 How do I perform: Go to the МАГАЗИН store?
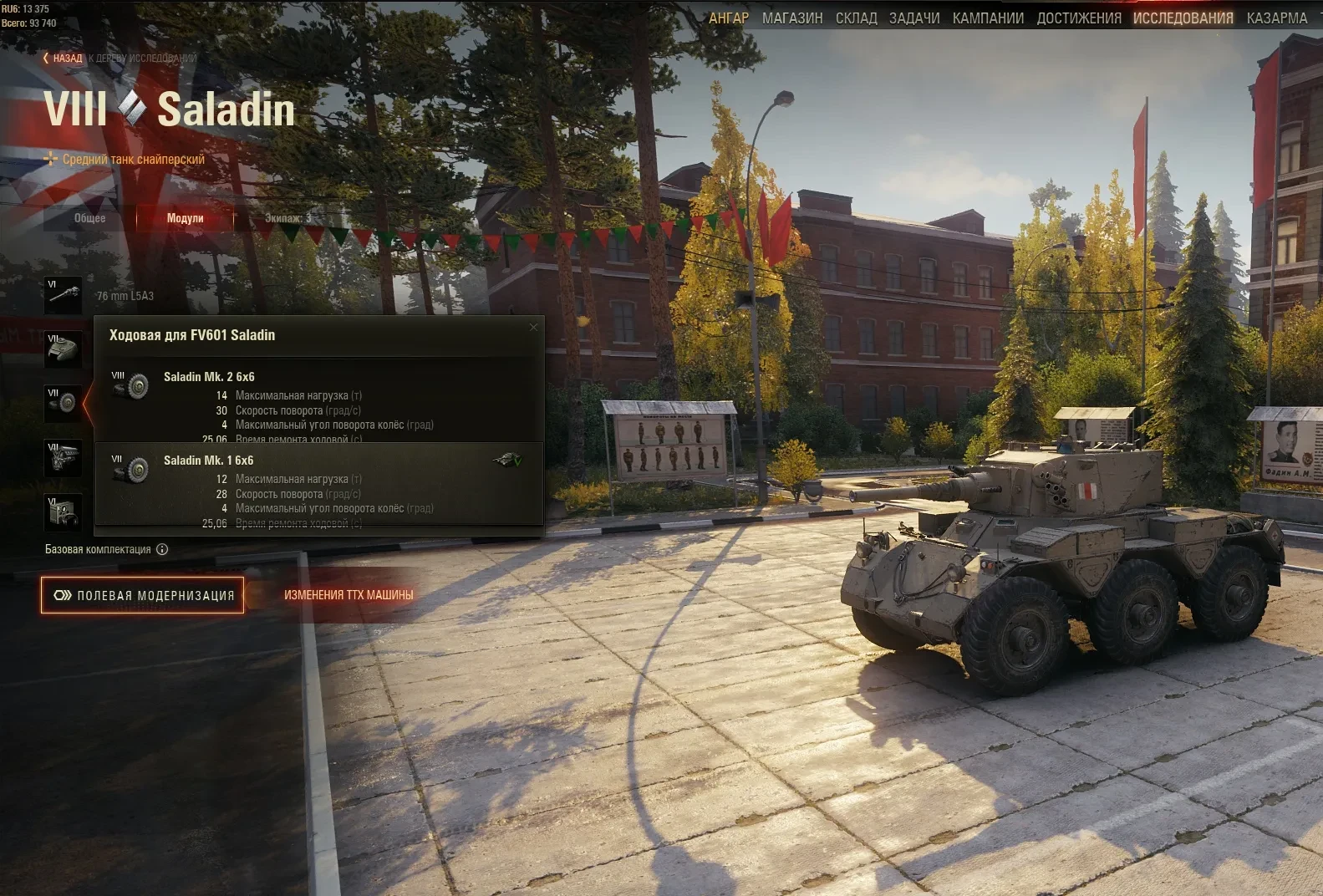[x=792, y=18]
